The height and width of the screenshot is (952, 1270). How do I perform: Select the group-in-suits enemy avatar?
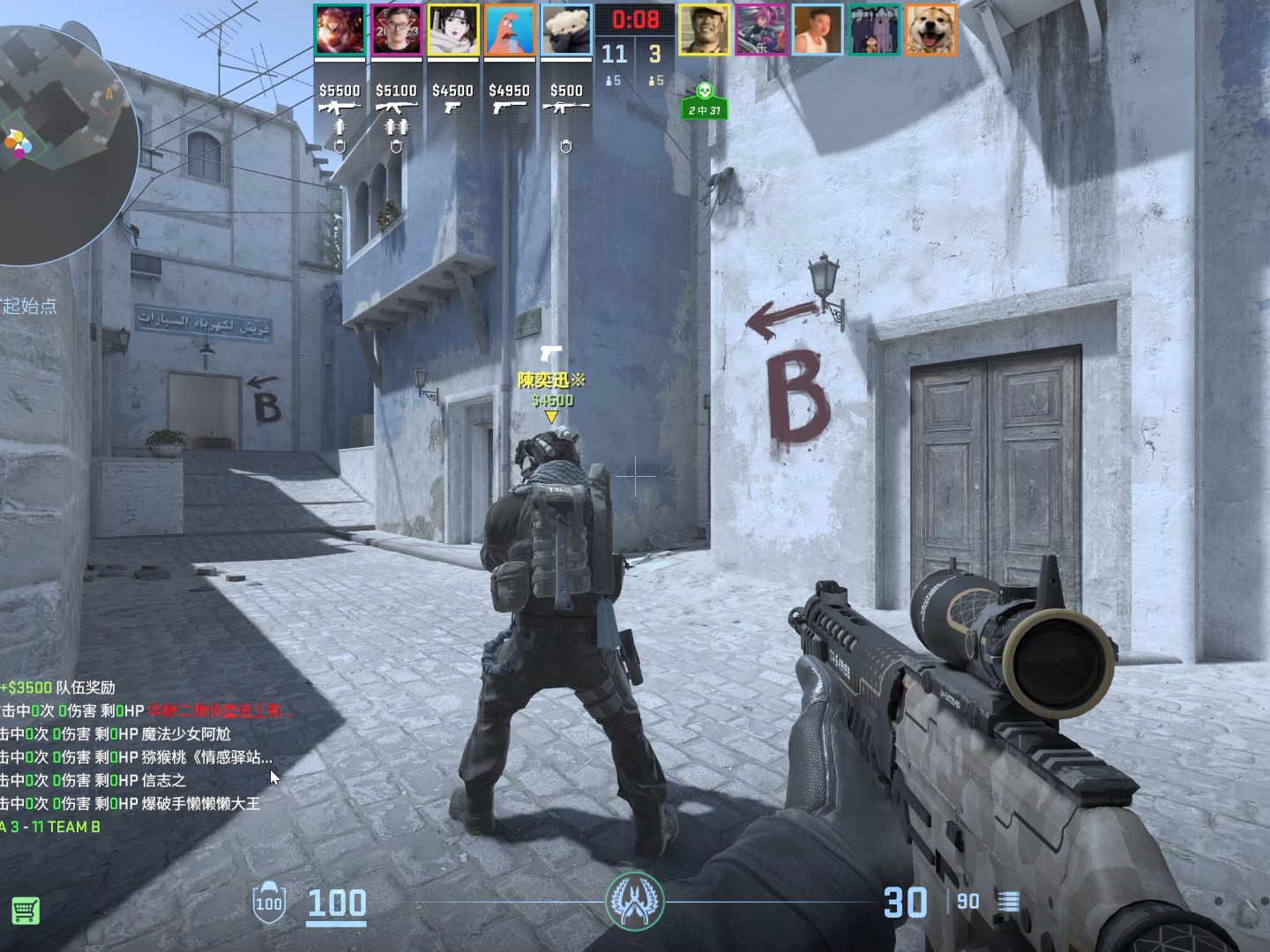click(x=874, y=30)
